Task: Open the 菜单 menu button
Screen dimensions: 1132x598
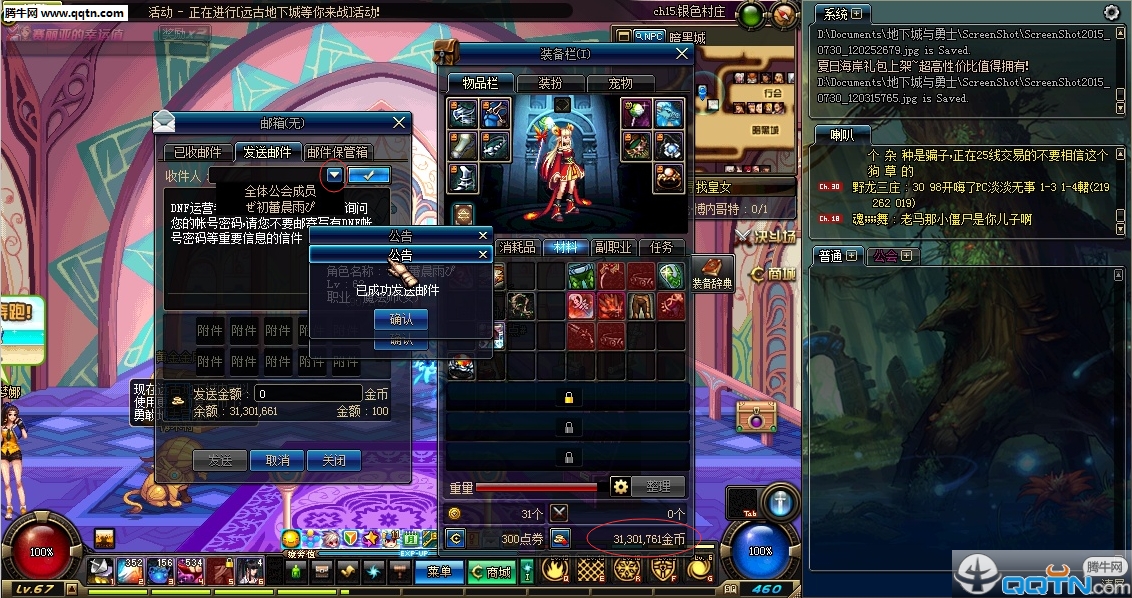Action: click(439, 571)
